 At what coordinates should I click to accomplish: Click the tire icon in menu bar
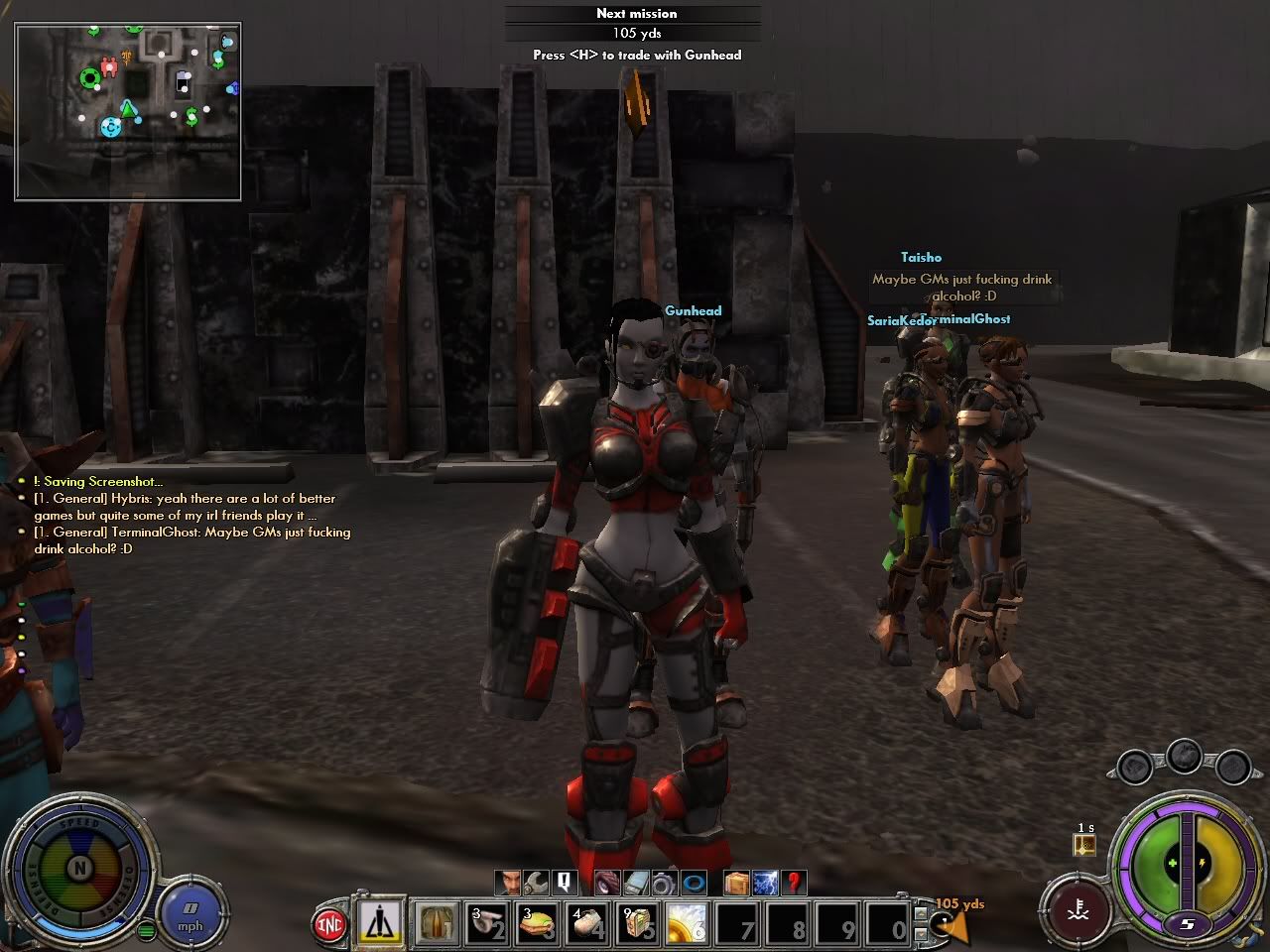tap(607, 882)
